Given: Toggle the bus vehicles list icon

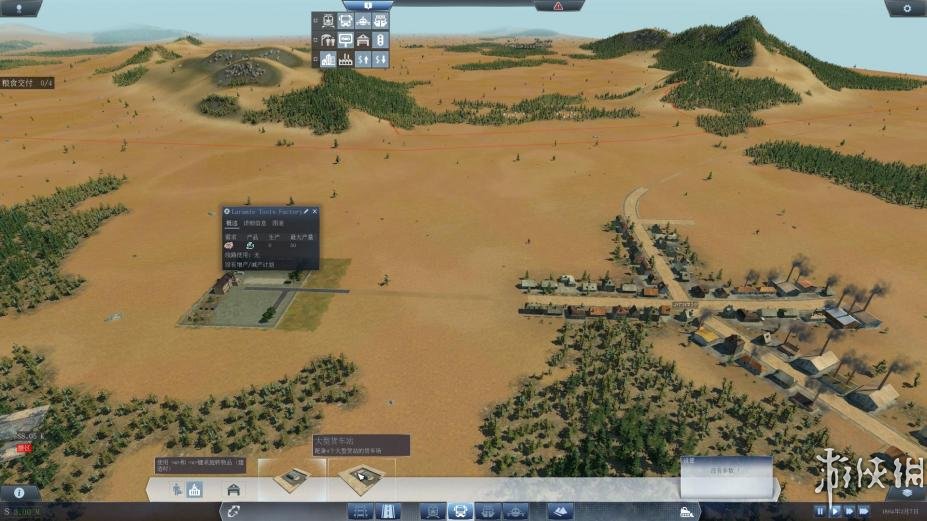Looking at the screenshot, I should pos(345,22).
